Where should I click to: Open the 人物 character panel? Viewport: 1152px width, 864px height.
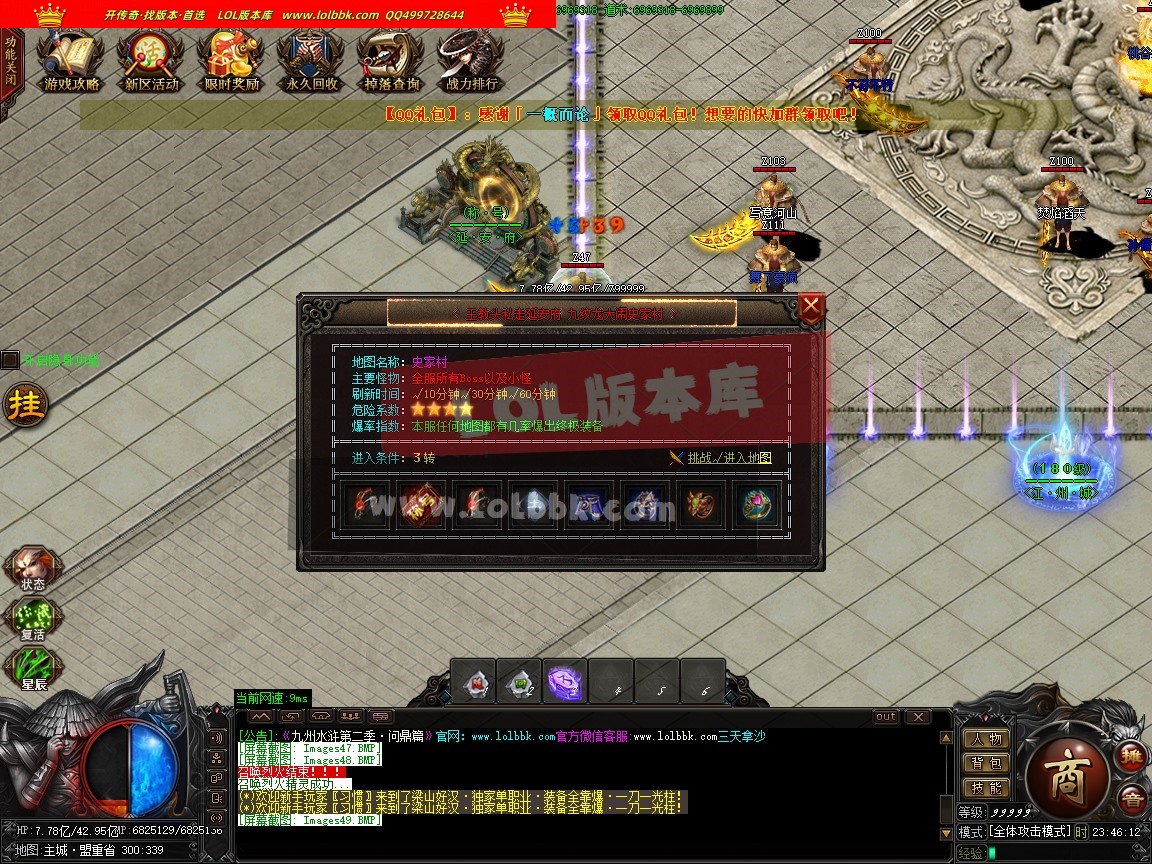(986, 739)
